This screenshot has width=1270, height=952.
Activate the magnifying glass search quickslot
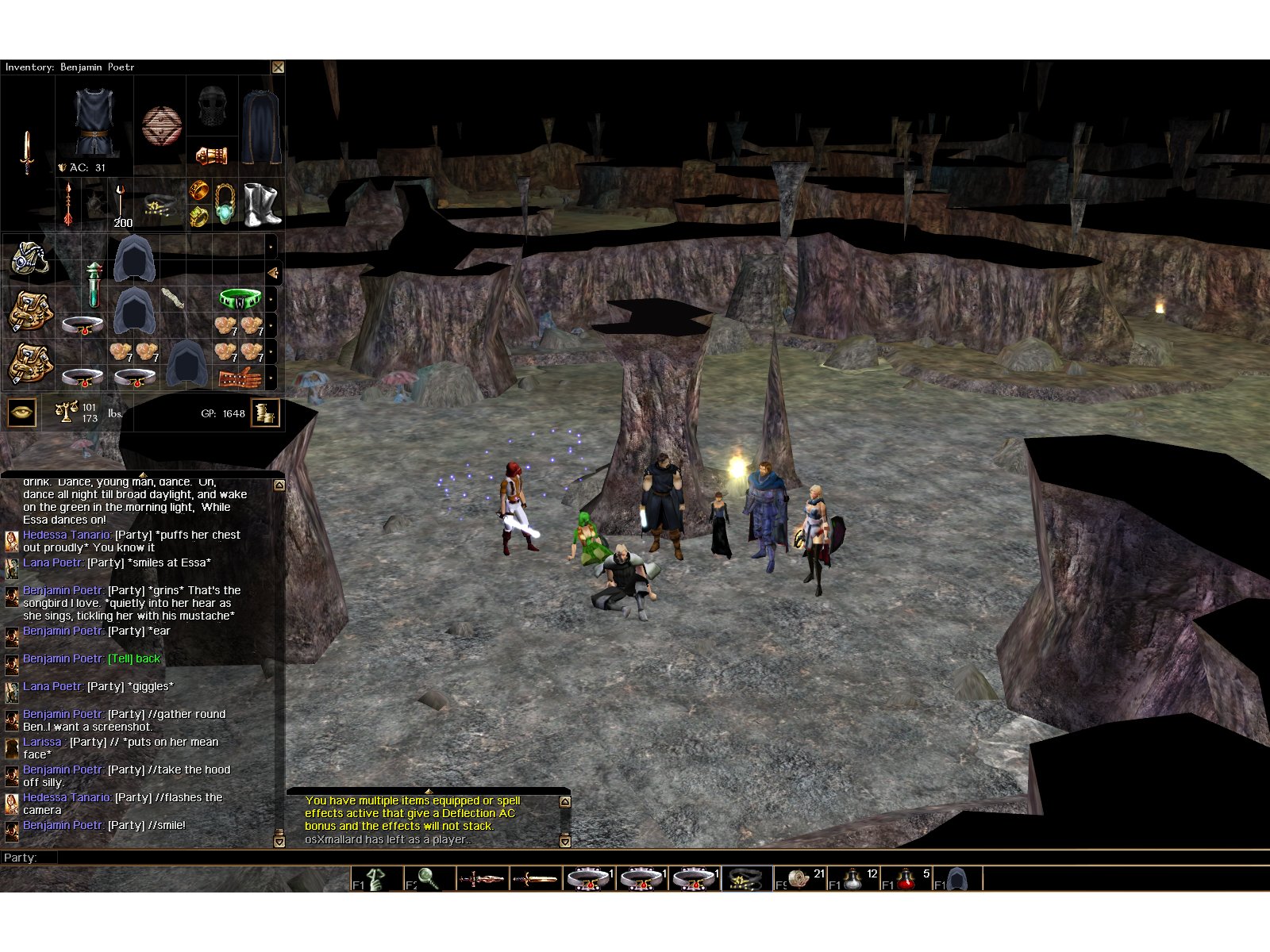coord(429,878)
